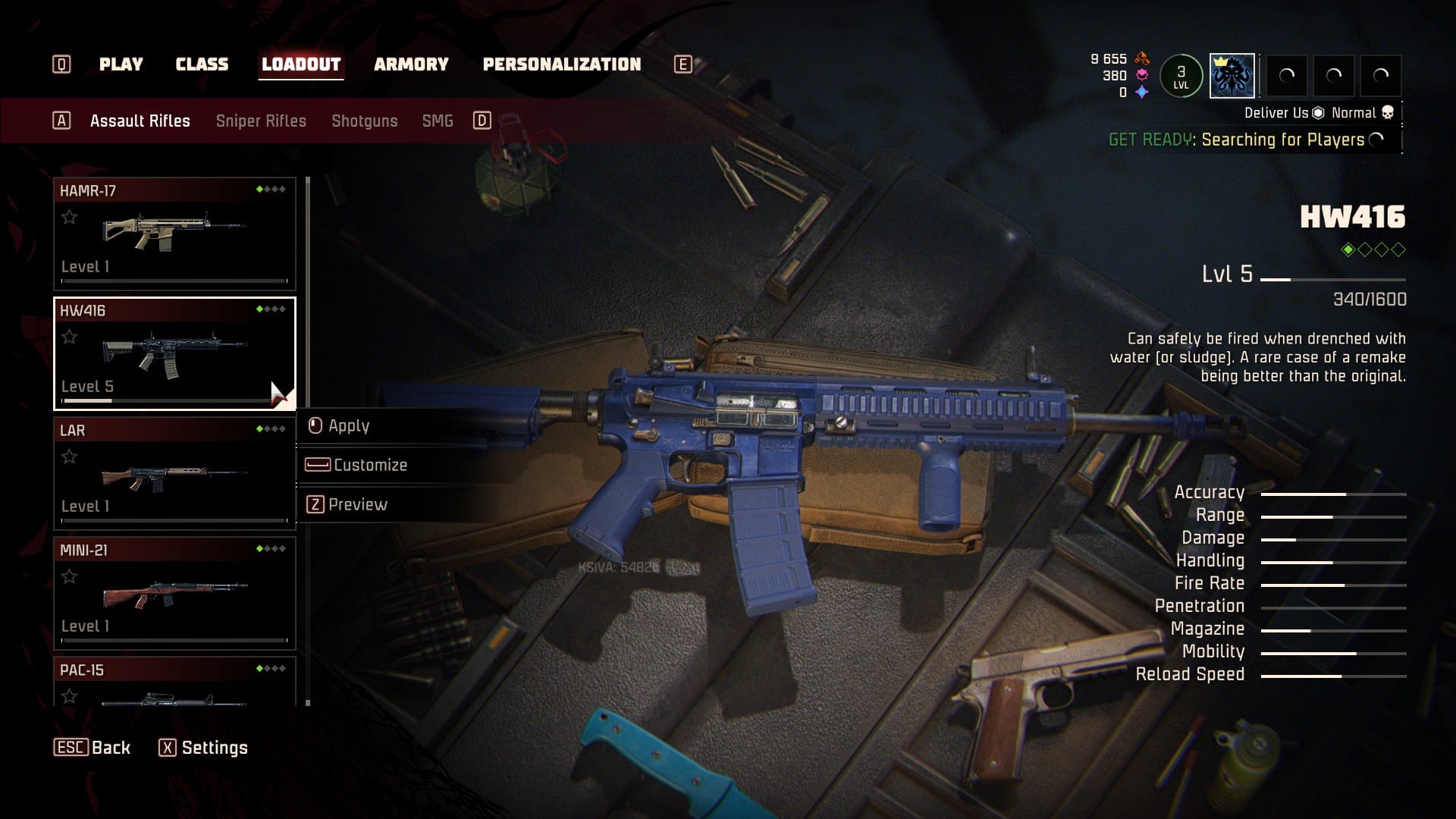Switch to Sniper Rifles category
This screenshot has width=1456, height=819.
(x=261, y=121)
